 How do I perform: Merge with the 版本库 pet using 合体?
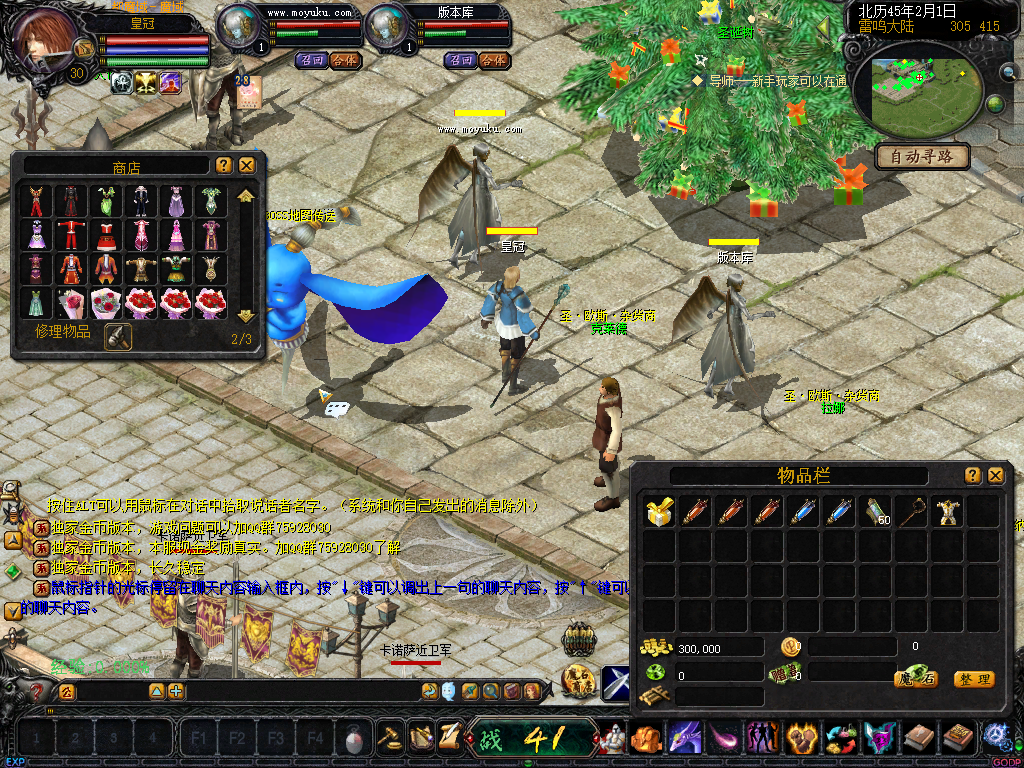[492, 60]
